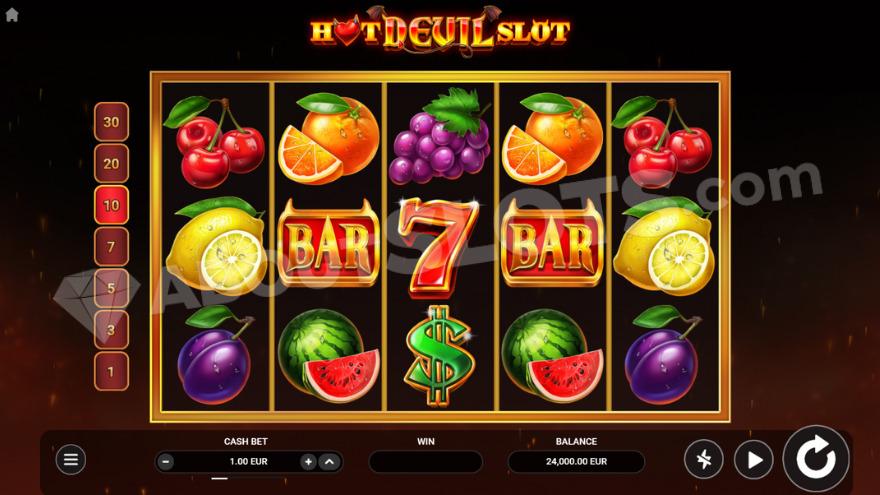This screenshot has height=495, width=880.
Task: Set paylines to 7
Action: 111,247
